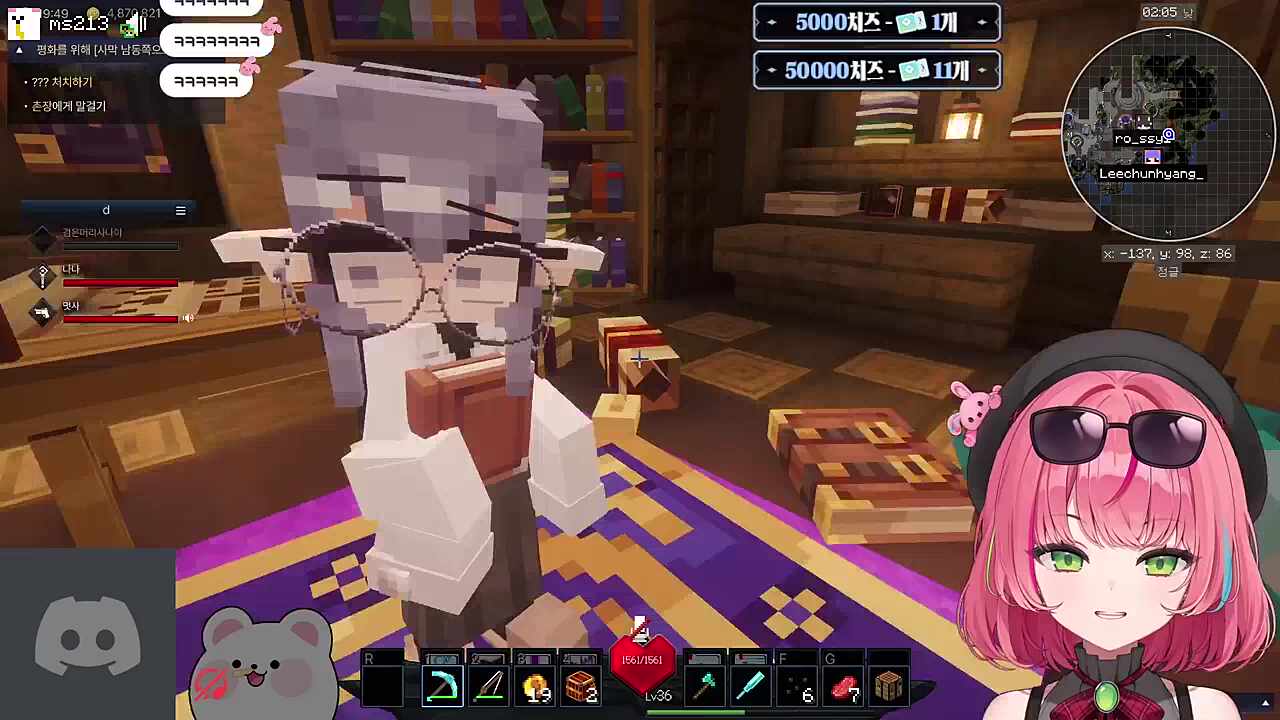Select the diamond sword hotbar slot
The image size is (1280, 720).
tap(751, 687)
